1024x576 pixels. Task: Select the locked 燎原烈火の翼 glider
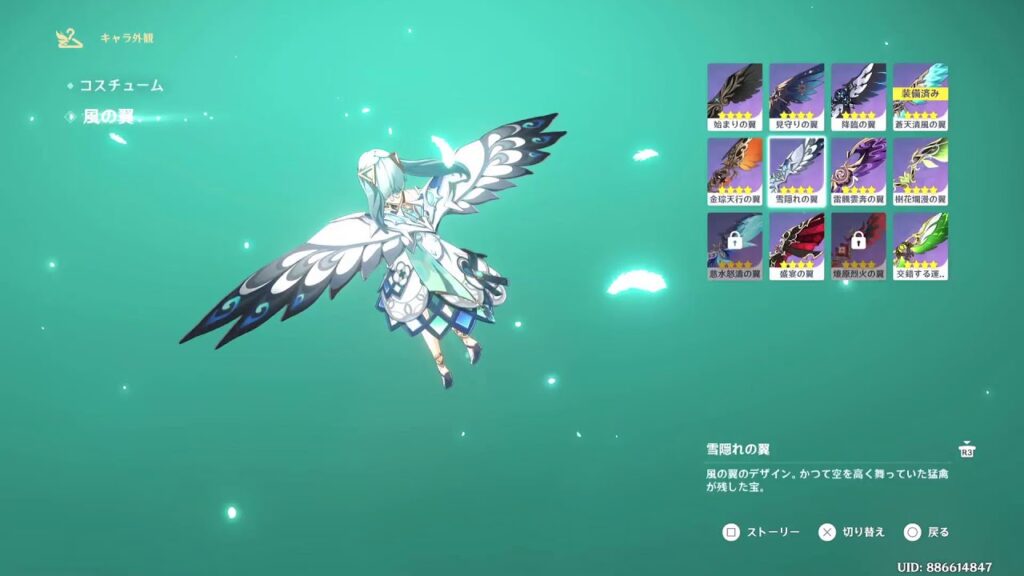(x=858, y=245)
